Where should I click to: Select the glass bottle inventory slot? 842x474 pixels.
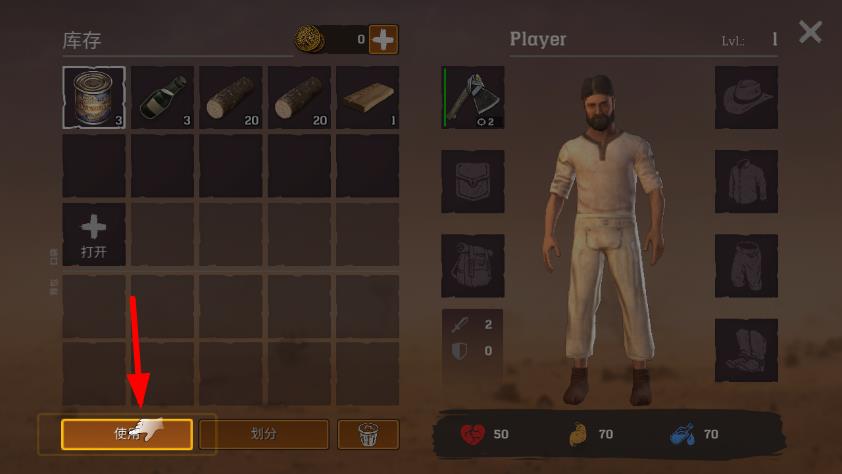click(162, 98)
